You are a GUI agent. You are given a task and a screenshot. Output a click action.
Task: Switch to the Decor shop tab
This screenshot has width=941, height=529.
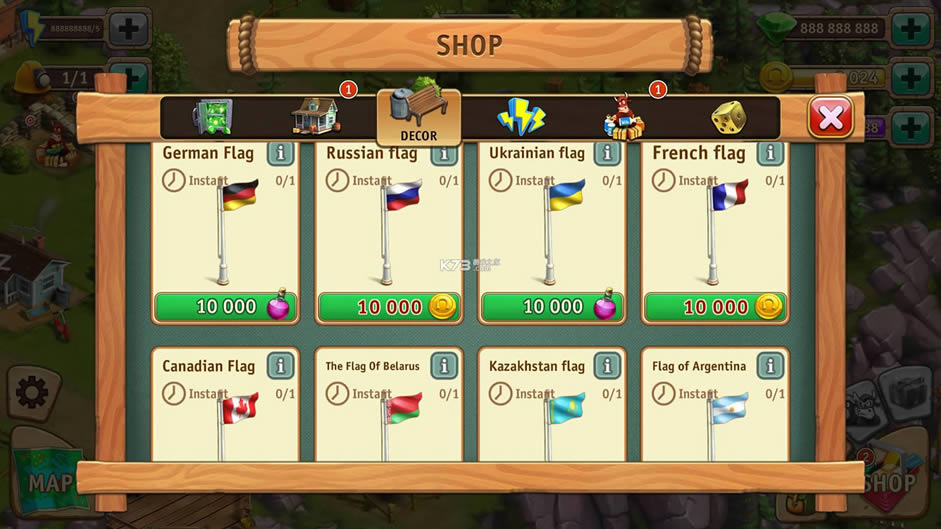click(x=418, y=118)
